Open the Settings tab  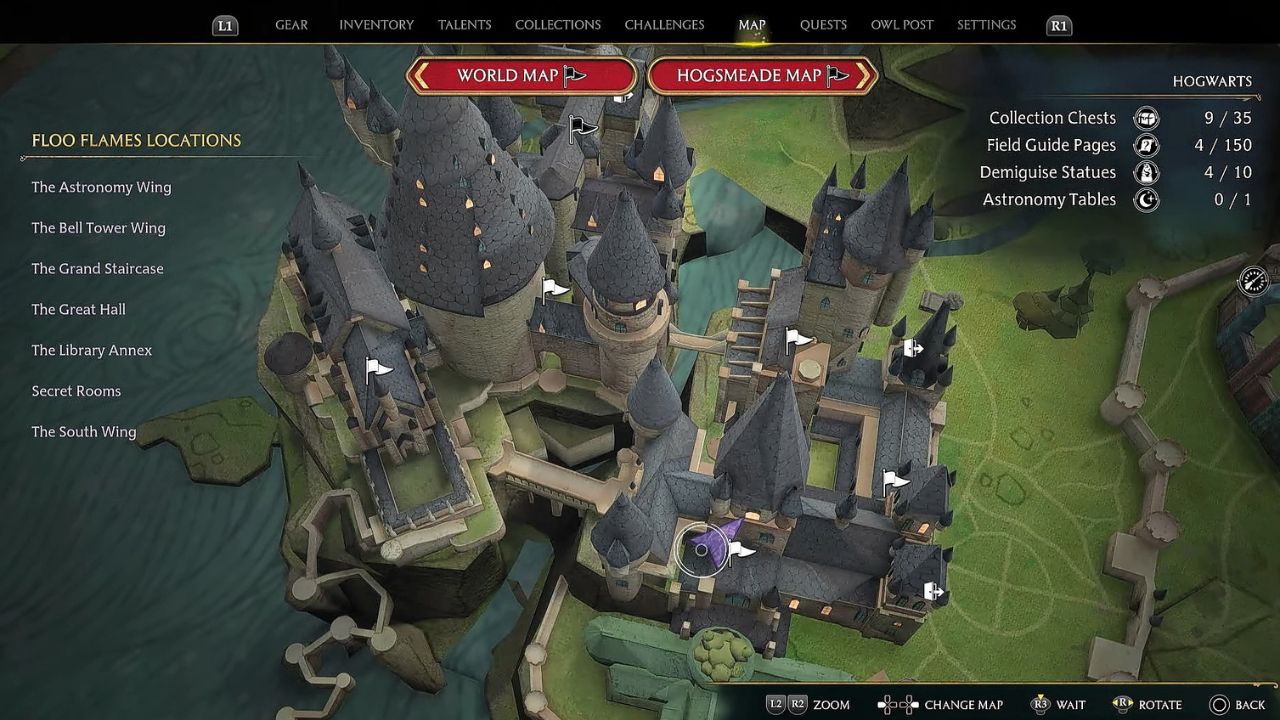click(986, 25)
